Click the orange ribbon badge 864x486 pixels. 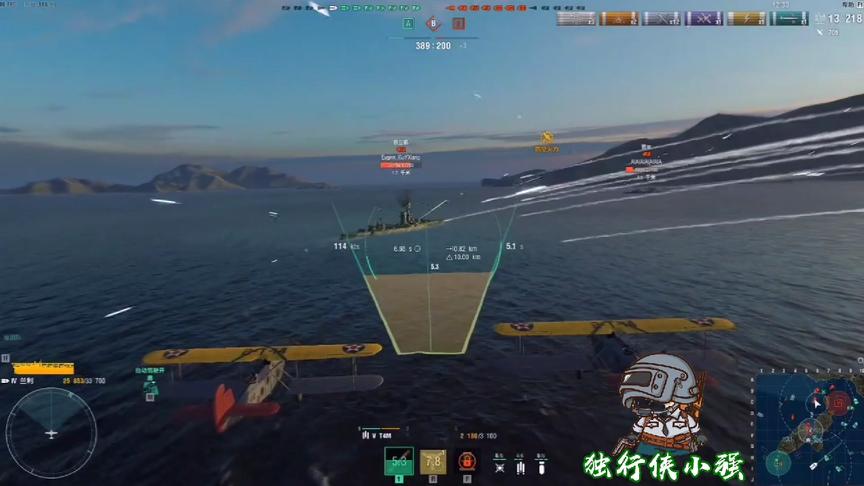[x=618, y=18]
